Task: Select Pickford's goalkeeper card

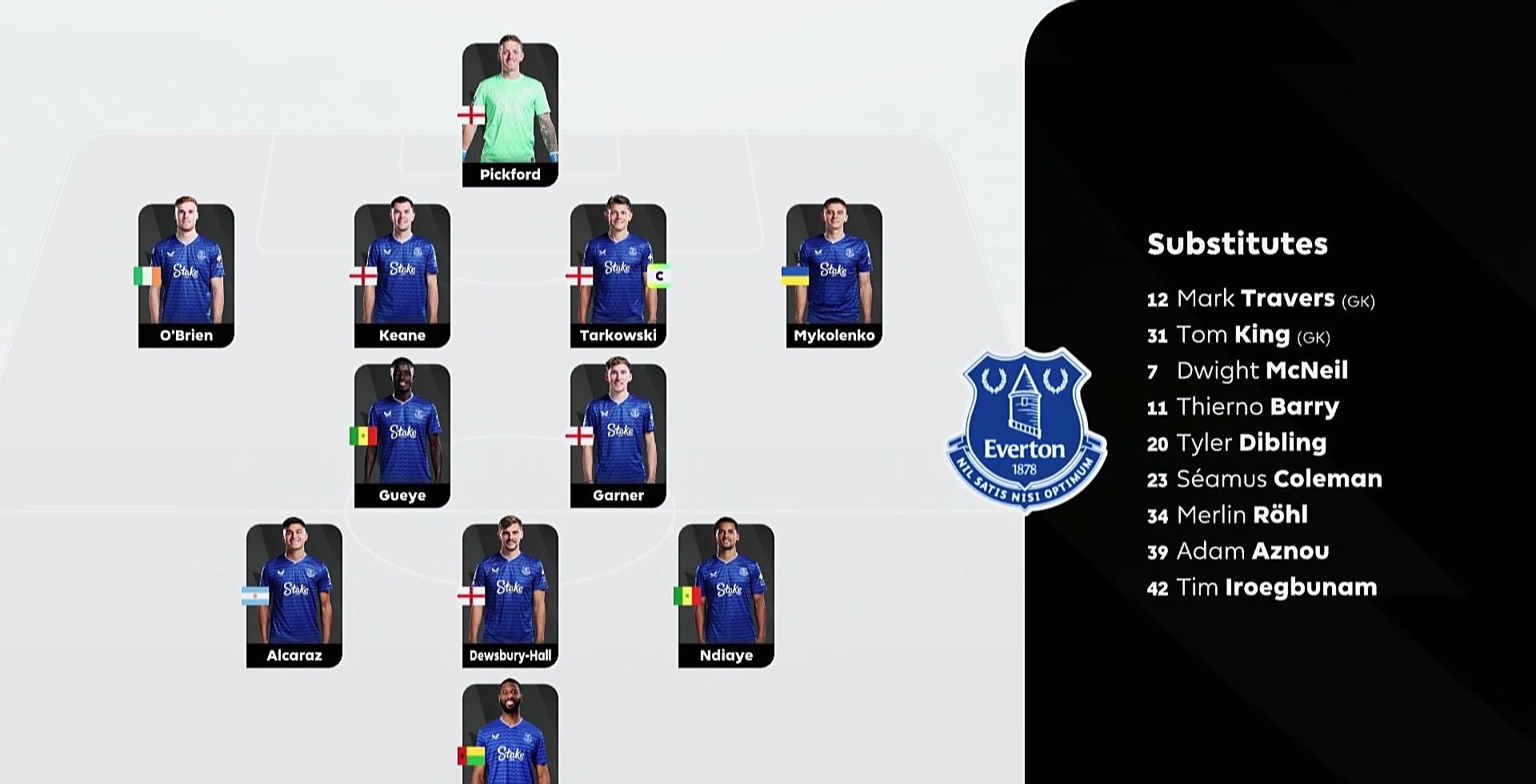Action: tap(510, 114)
